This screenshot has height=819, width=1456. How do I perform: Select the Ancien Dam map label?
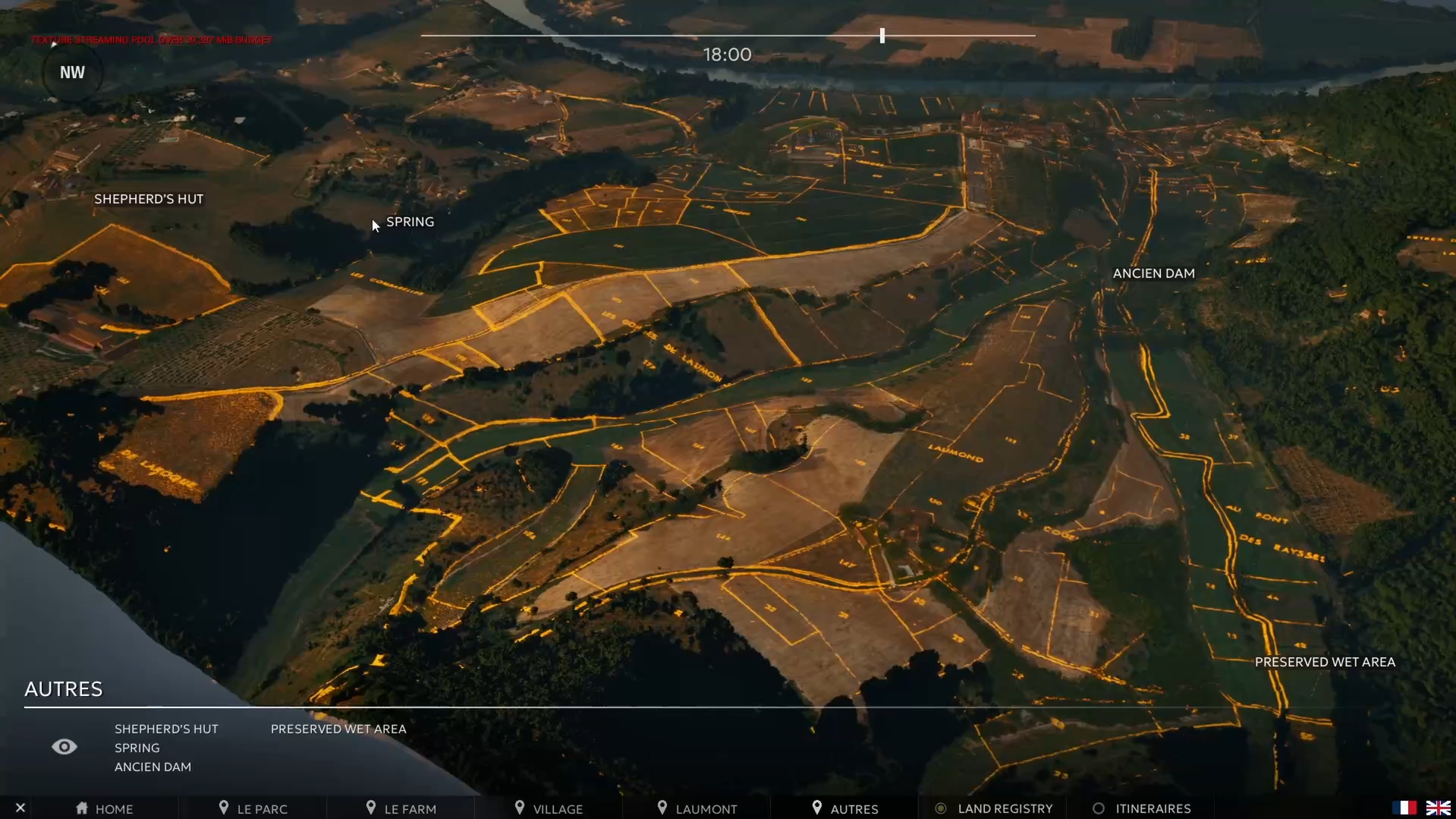click(1153, 273)
